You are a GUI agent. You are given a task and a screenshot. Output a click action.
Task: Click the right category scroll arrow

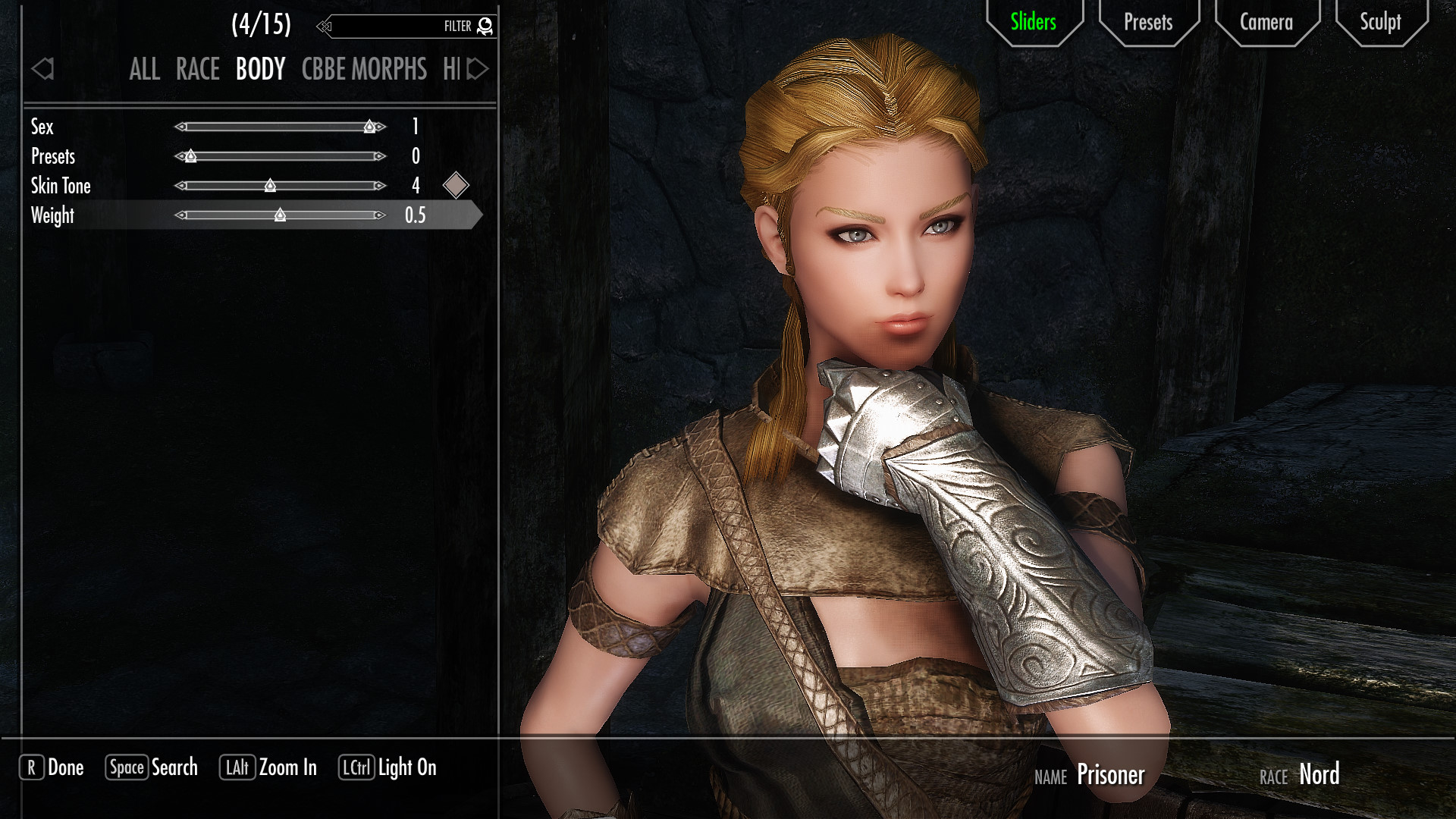pyautogui.click(x=478, y=70)
